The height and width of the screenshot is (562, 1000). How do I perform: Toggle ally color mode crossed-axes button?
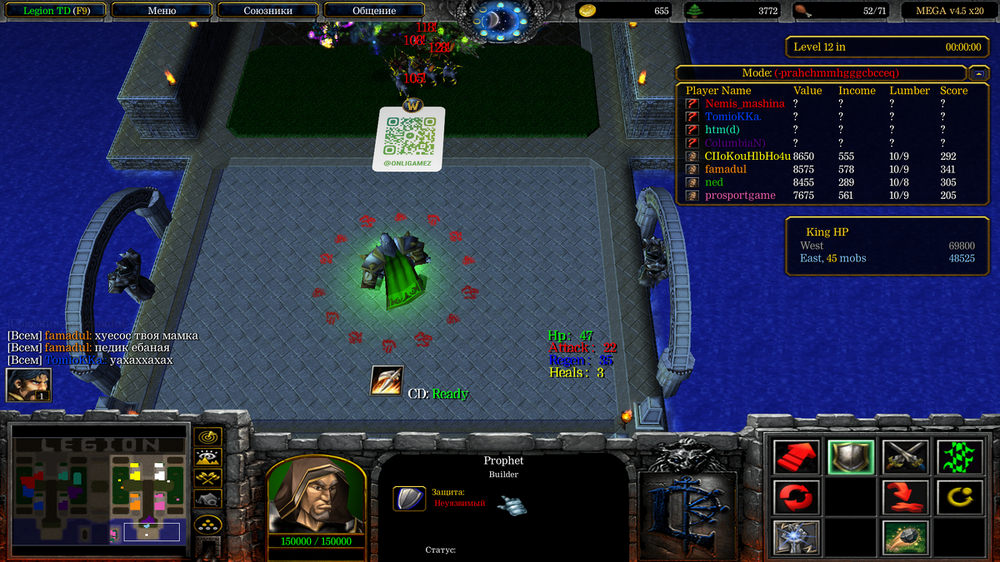(x=208, y=480)
